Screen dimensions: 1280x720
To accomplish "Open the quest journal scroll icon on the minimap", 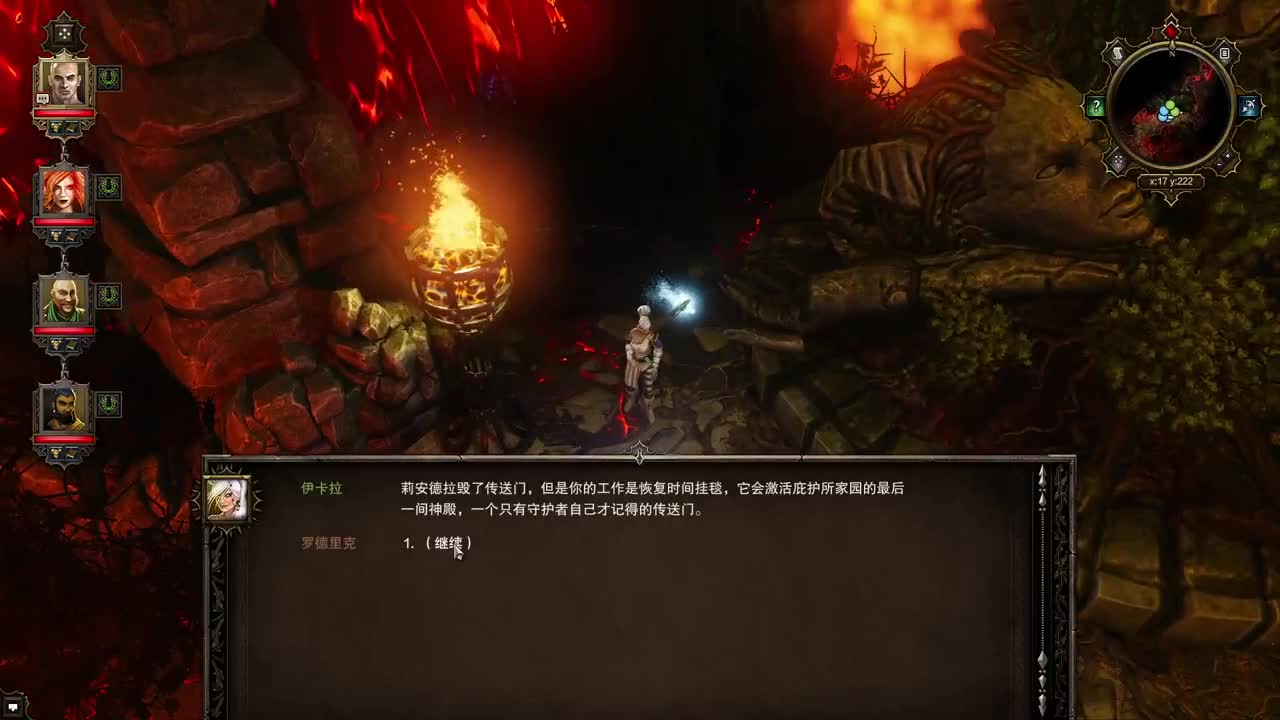I will (1117, 52).
